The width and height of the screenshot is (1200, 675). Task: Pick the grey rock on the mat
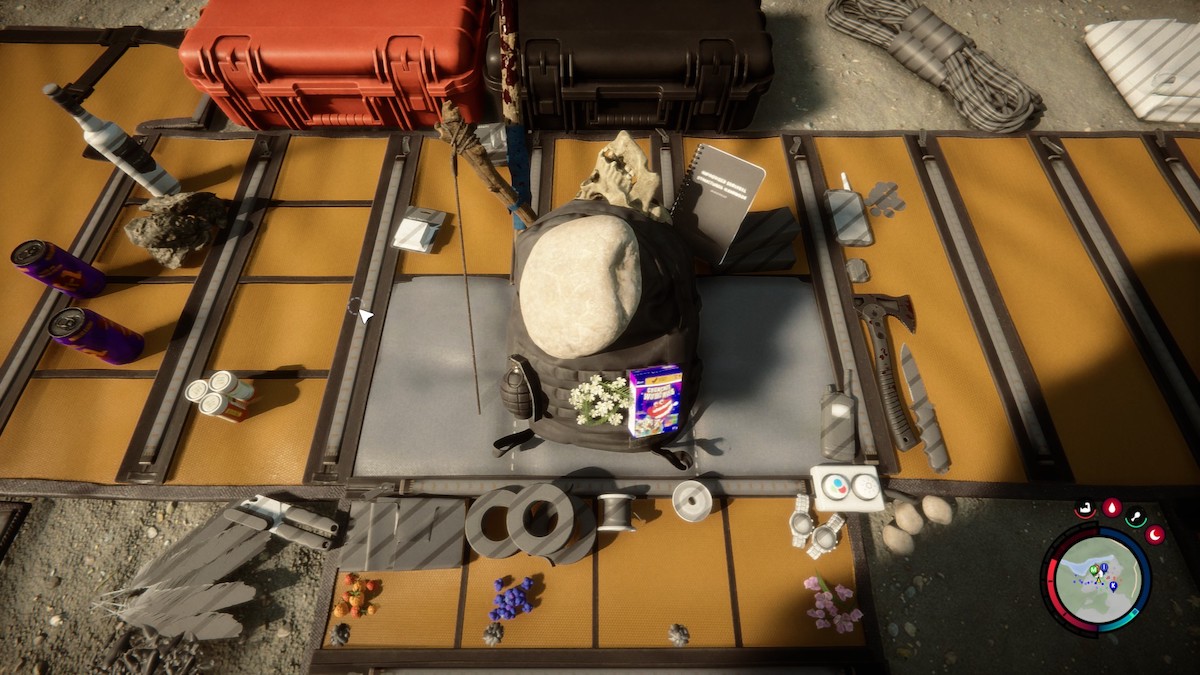177,226
